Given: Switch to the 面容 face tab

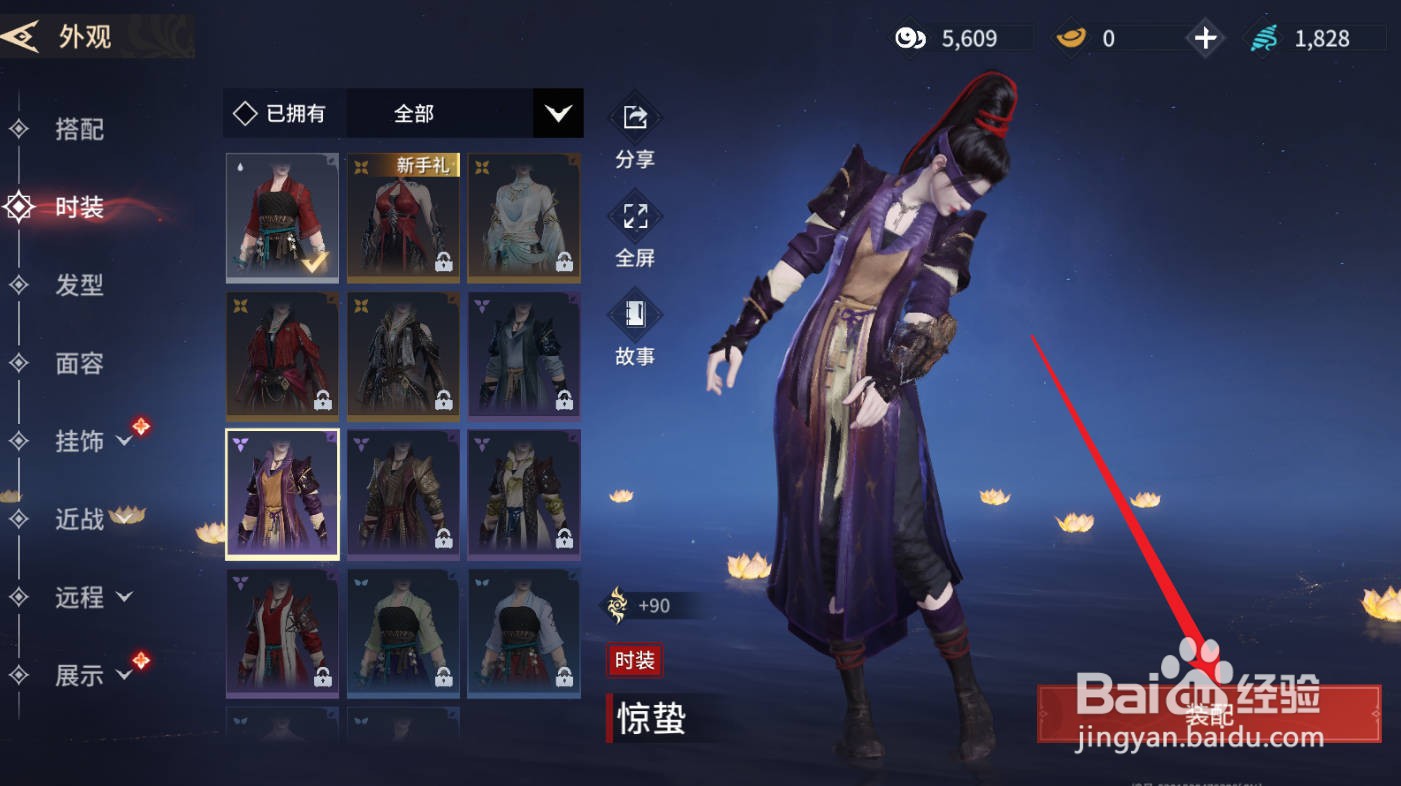Looking at the screenshot, I should [x=80, y=364].
